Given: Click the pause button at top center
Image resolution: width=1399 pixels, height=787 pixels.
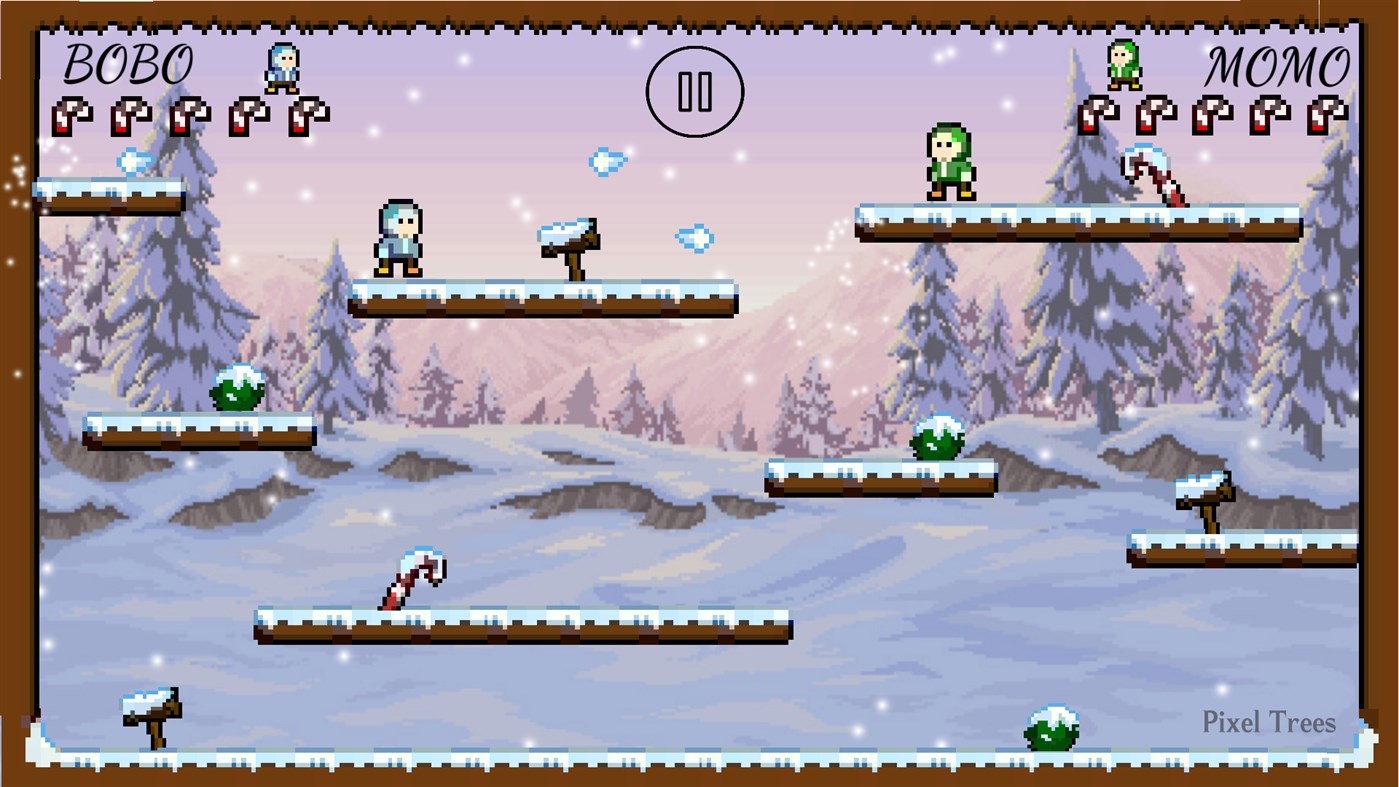Looking at the screenshot, I should 694,90.
